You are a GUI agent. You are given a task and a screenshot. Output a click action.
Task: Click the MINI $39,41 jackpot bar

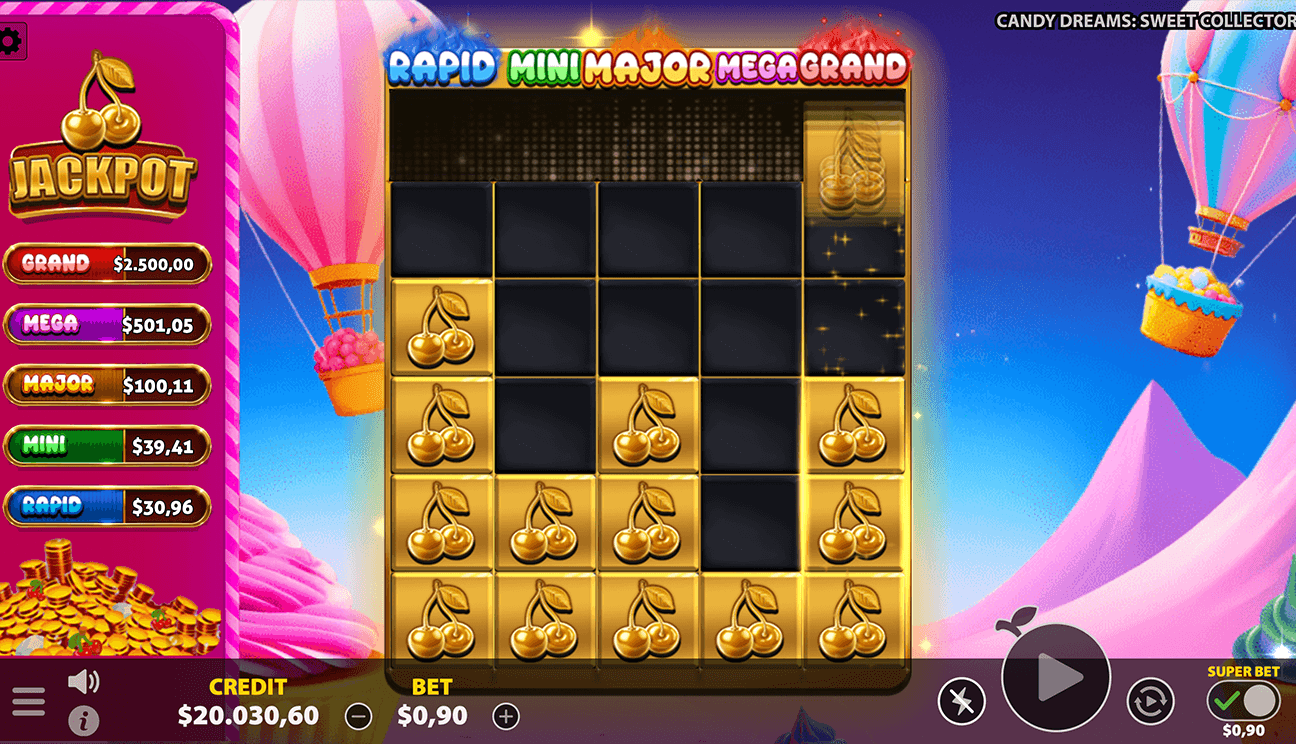[108, 446]
